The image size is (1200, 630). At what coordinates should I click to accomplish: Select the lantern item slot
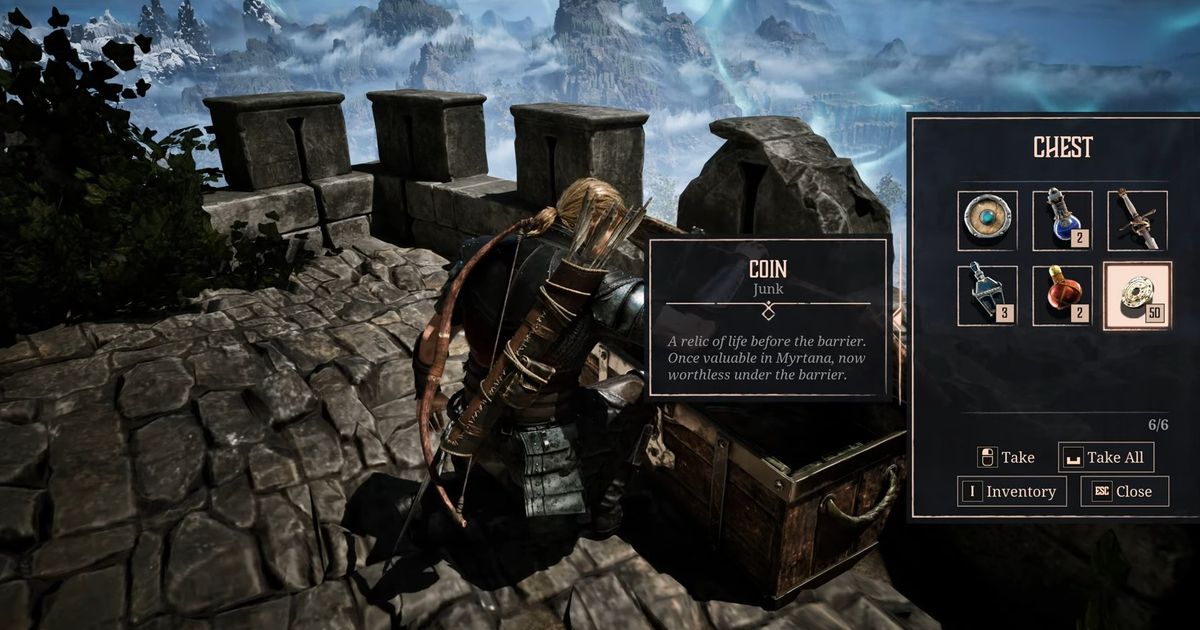click(987, 295)
